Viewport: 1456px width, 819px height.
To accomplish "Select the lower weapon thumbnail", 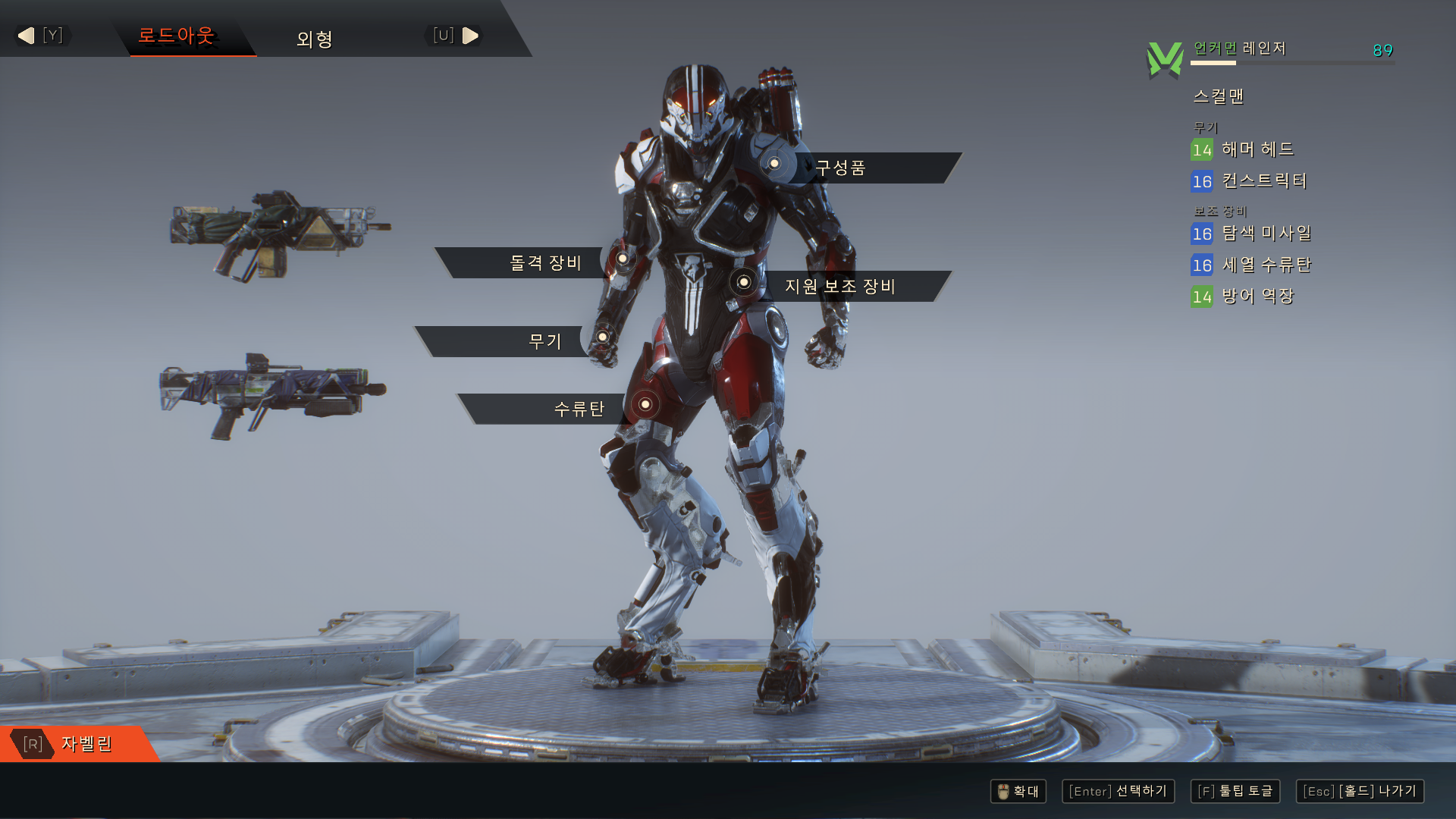I will pyautogui.click(x=271, y=393).
